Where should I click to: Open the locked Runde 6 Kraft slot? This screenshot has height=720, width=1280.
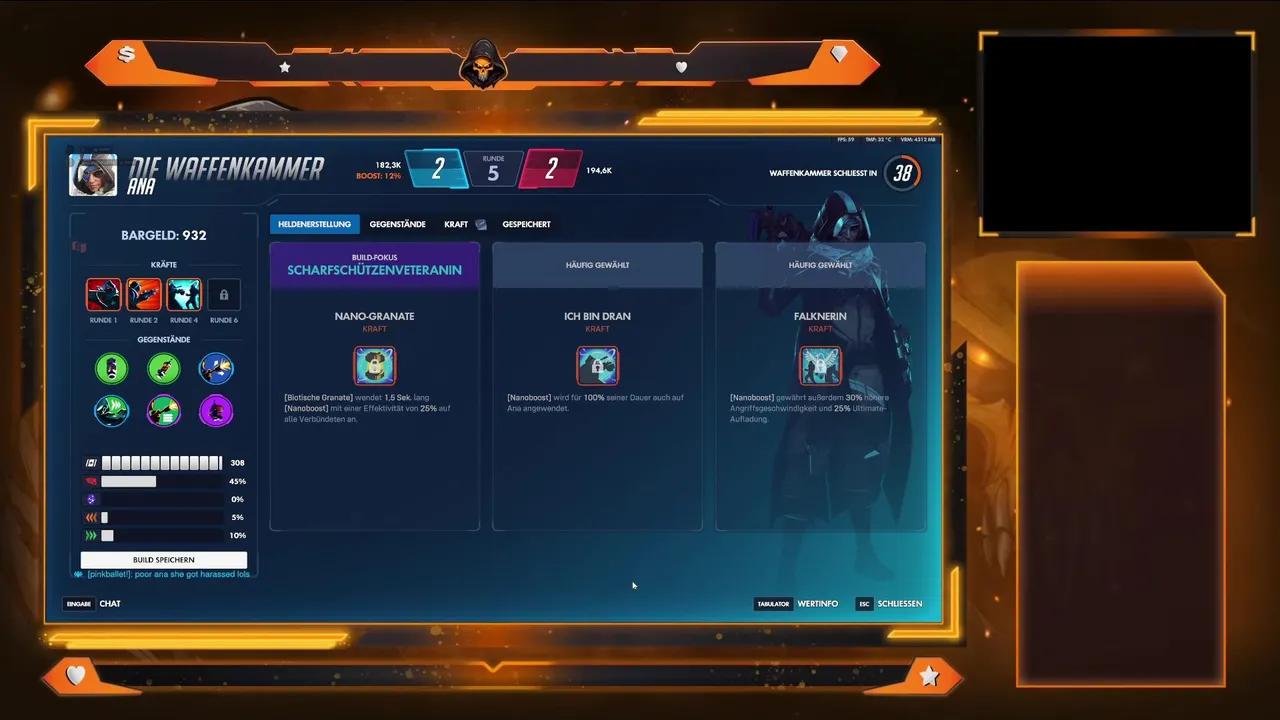tap(224, 293)
